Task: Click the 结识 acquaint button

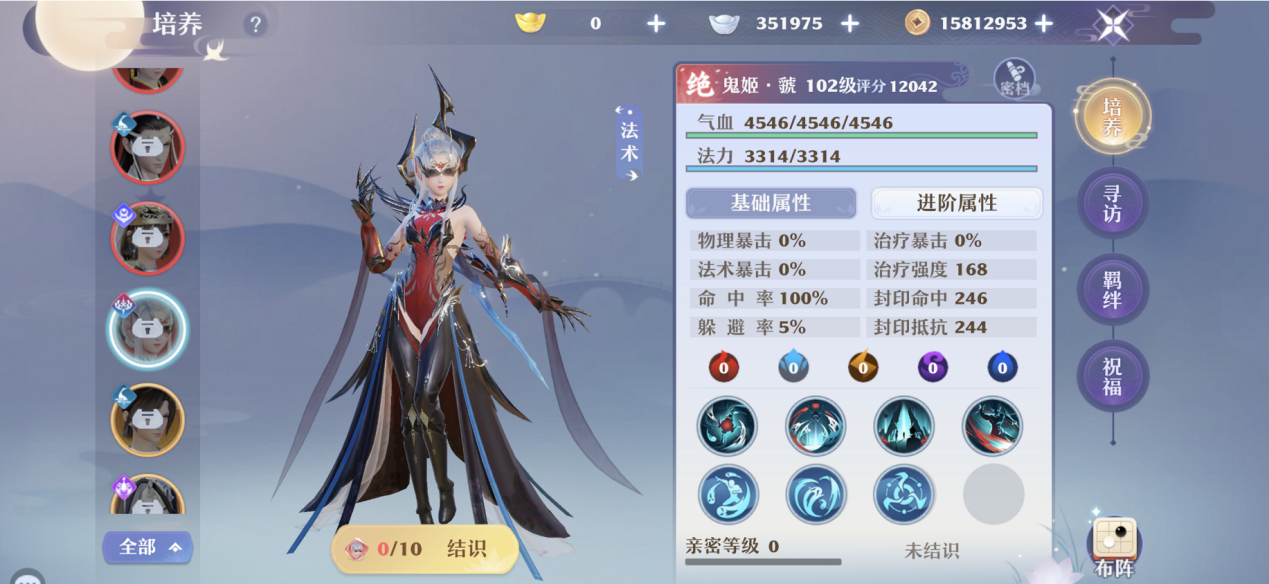Action: tap(425, 549)
